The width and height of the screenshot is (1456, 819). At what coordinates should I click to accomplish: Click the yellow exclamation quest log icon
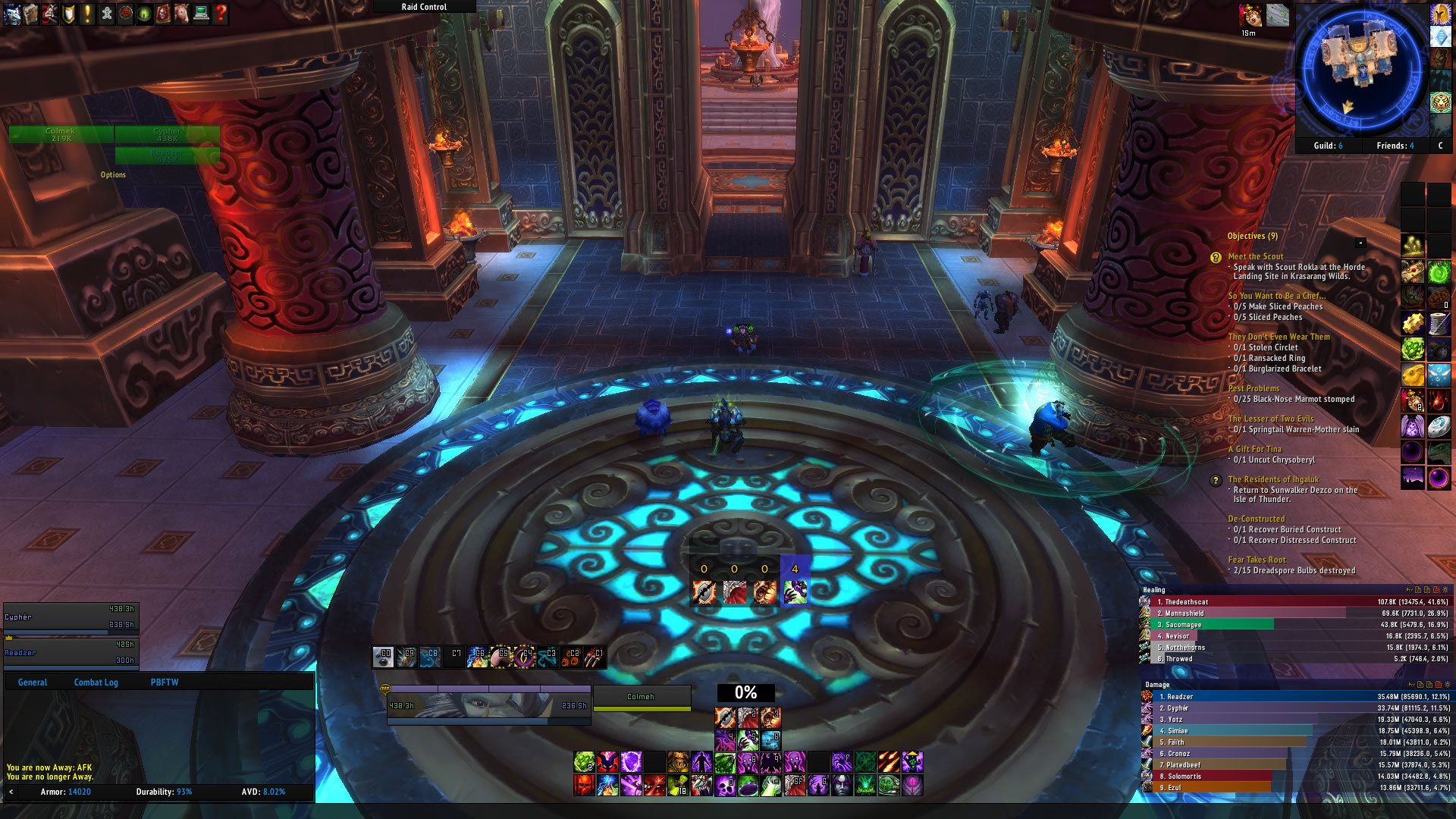pos(87,14)
